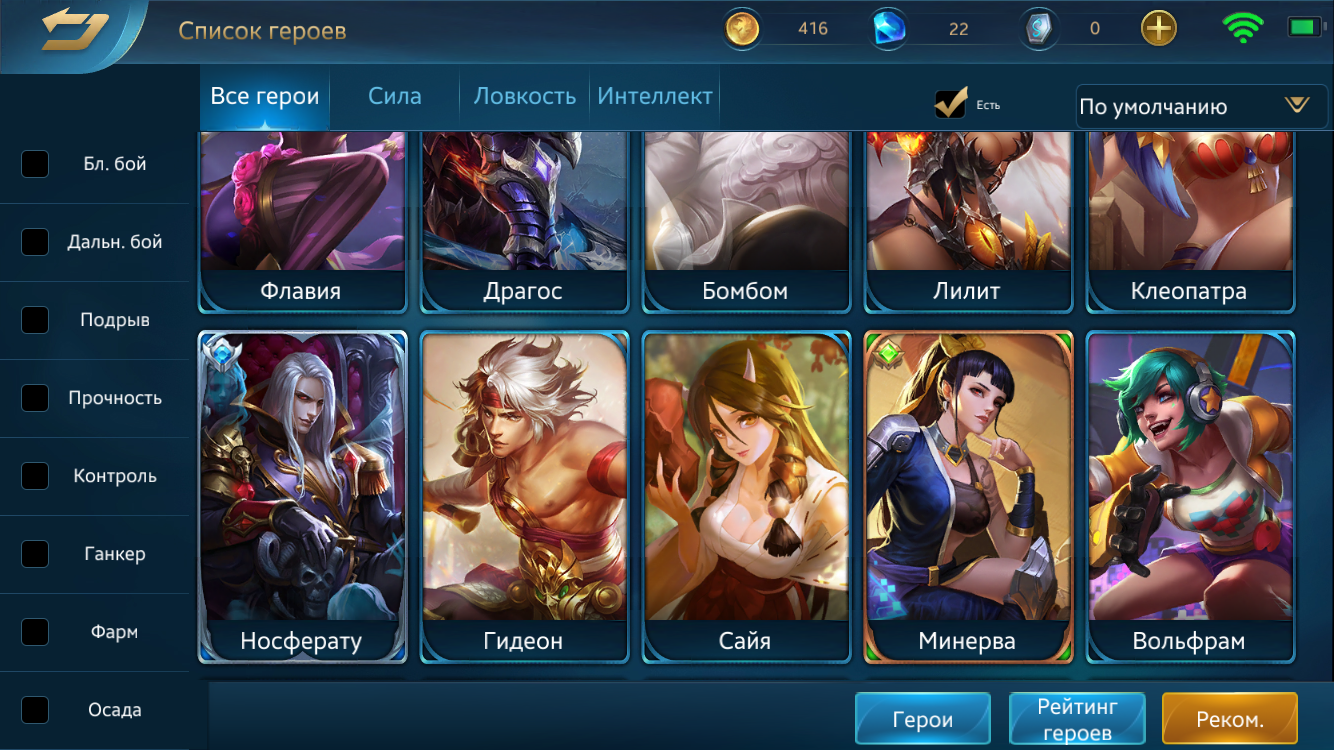The width and height of the screenshot is (1334, 750).
Task: Switch to the Интеллект tab
Action: pyautogui.click(x=653, y=96)
